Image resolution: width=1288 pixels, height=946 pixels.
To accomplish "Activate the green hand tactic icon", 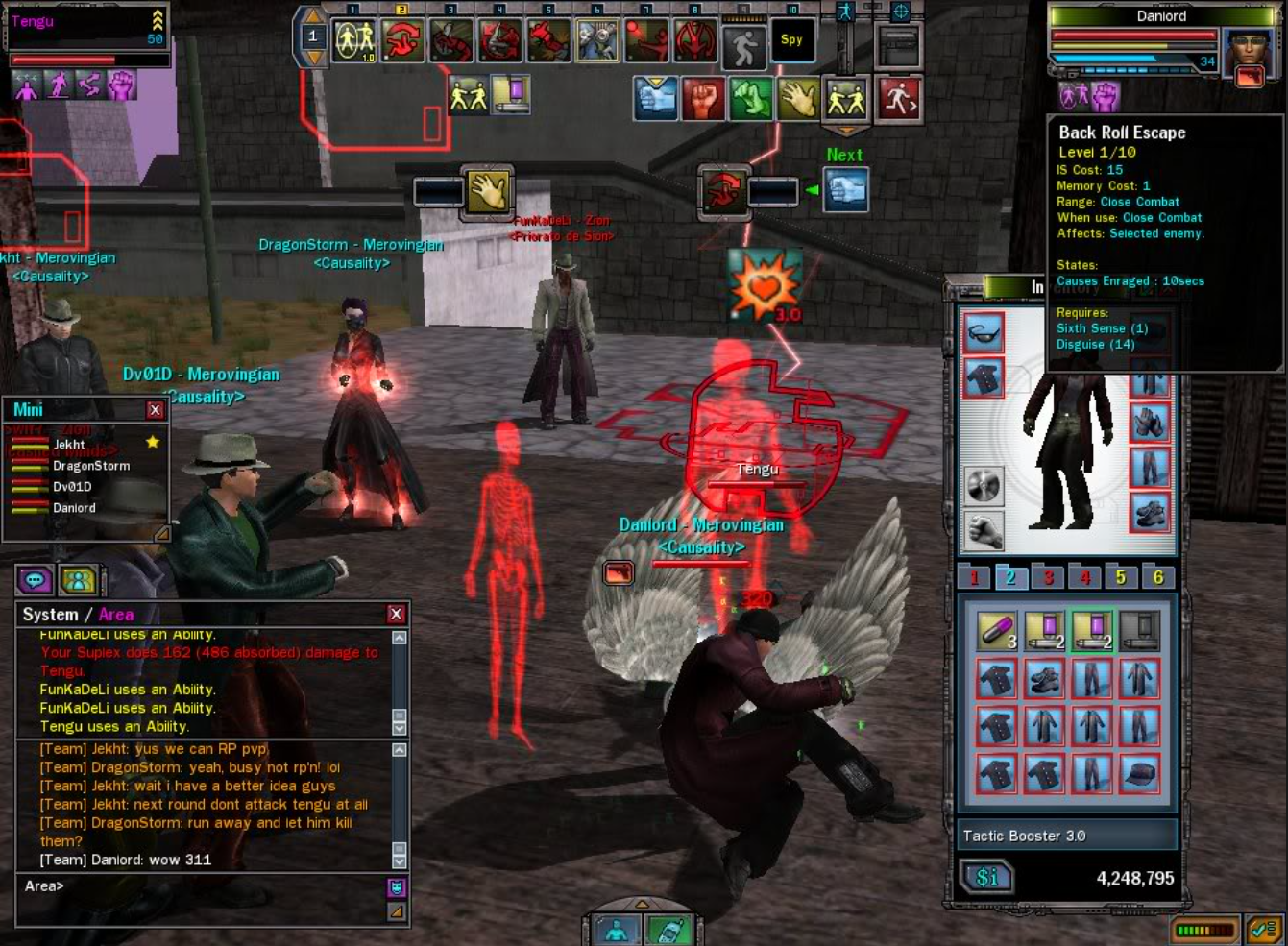I will tap(751, 100).
